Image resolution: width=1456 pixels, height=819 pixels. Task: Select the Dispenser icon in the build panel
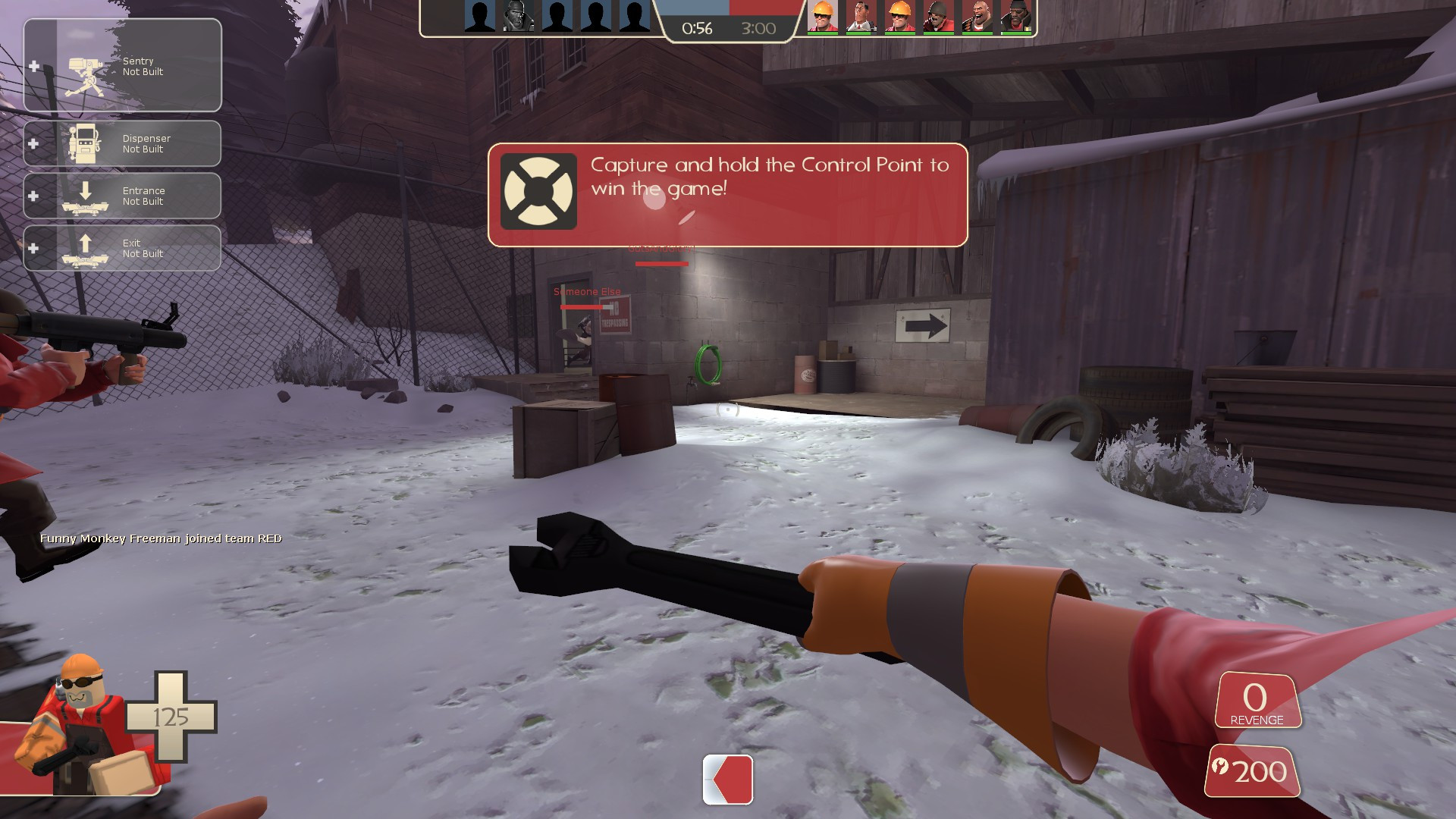point(85,143)
